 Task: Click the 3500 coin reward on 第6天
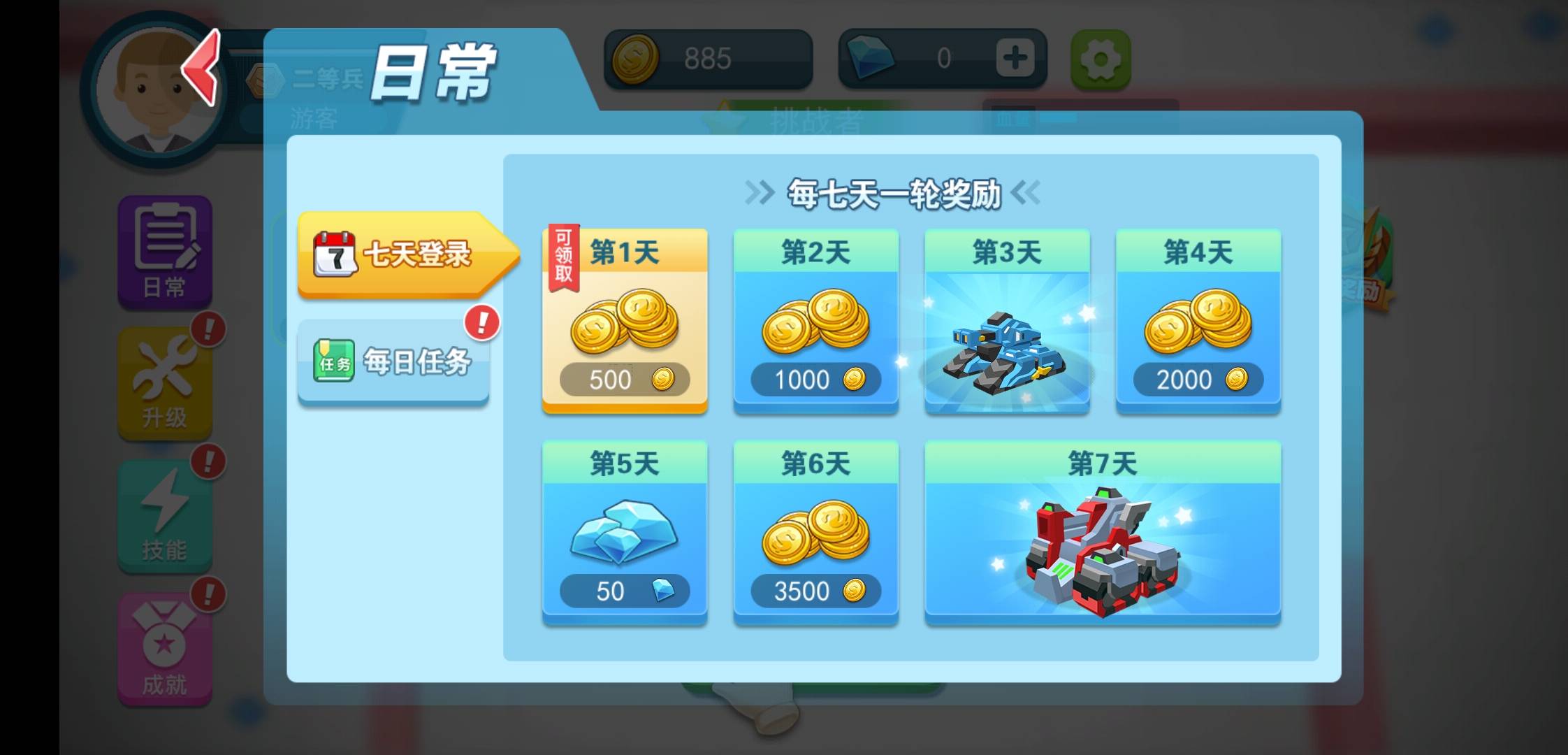pyautogui.click(x=815, y=591)
